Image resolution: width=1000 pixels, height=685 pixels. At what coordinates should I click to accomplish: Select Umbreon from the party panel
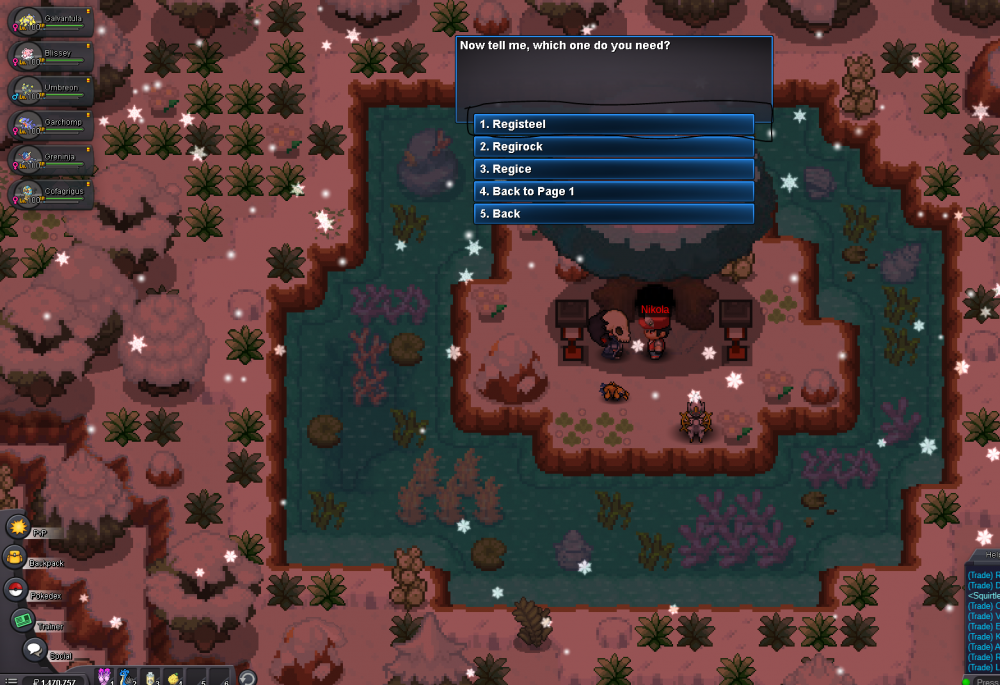[52, 90]
